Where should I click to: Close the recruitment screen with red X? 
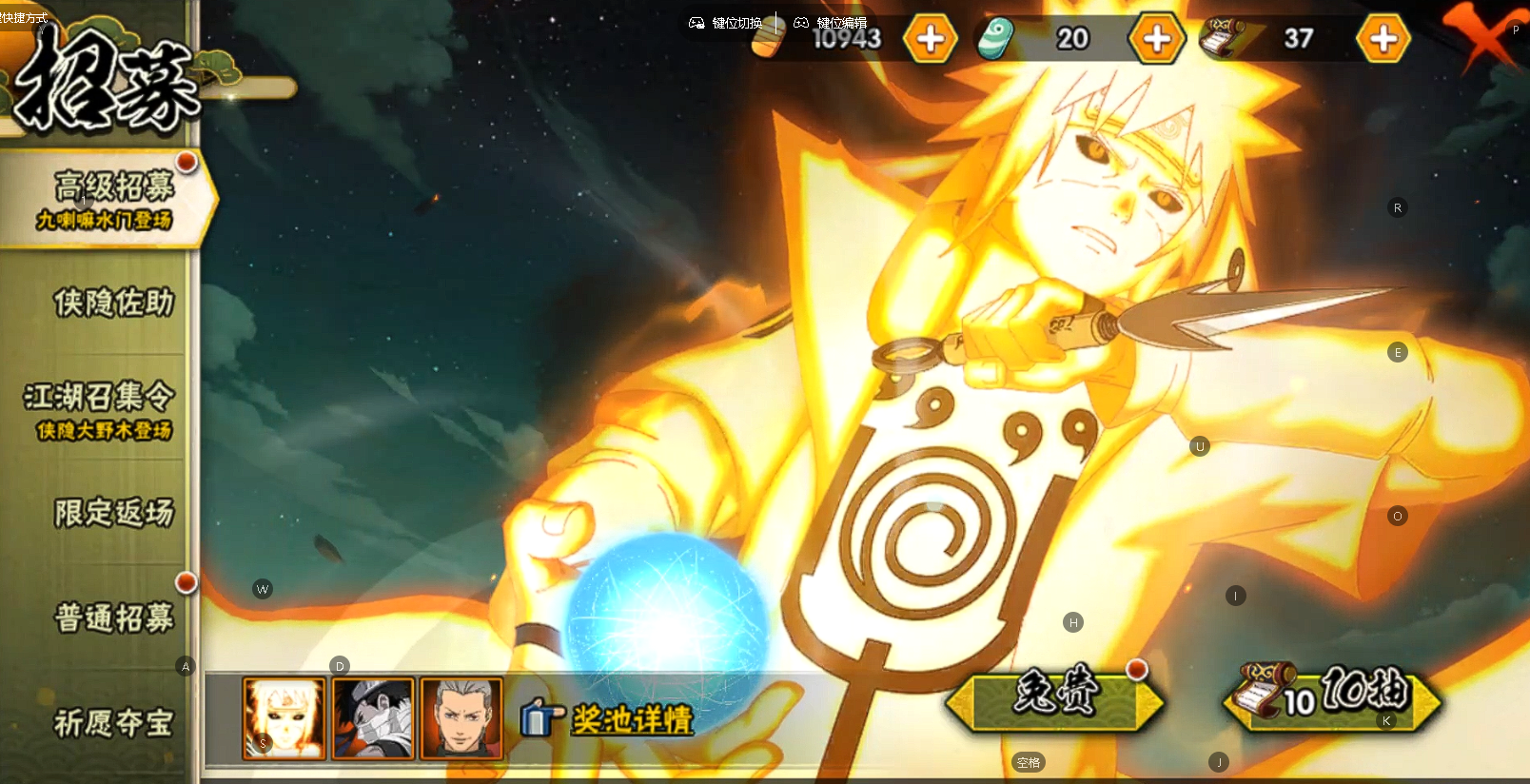click(1479, 36)
